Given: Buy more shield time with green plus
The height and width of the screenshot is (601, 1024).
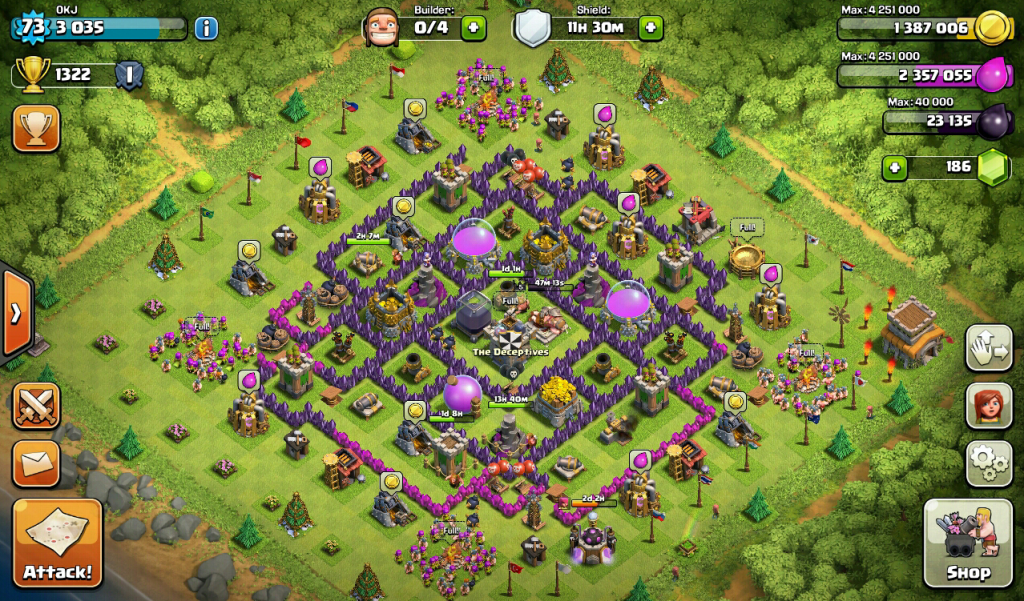Looking at the screenshot, I should point(650,27).
